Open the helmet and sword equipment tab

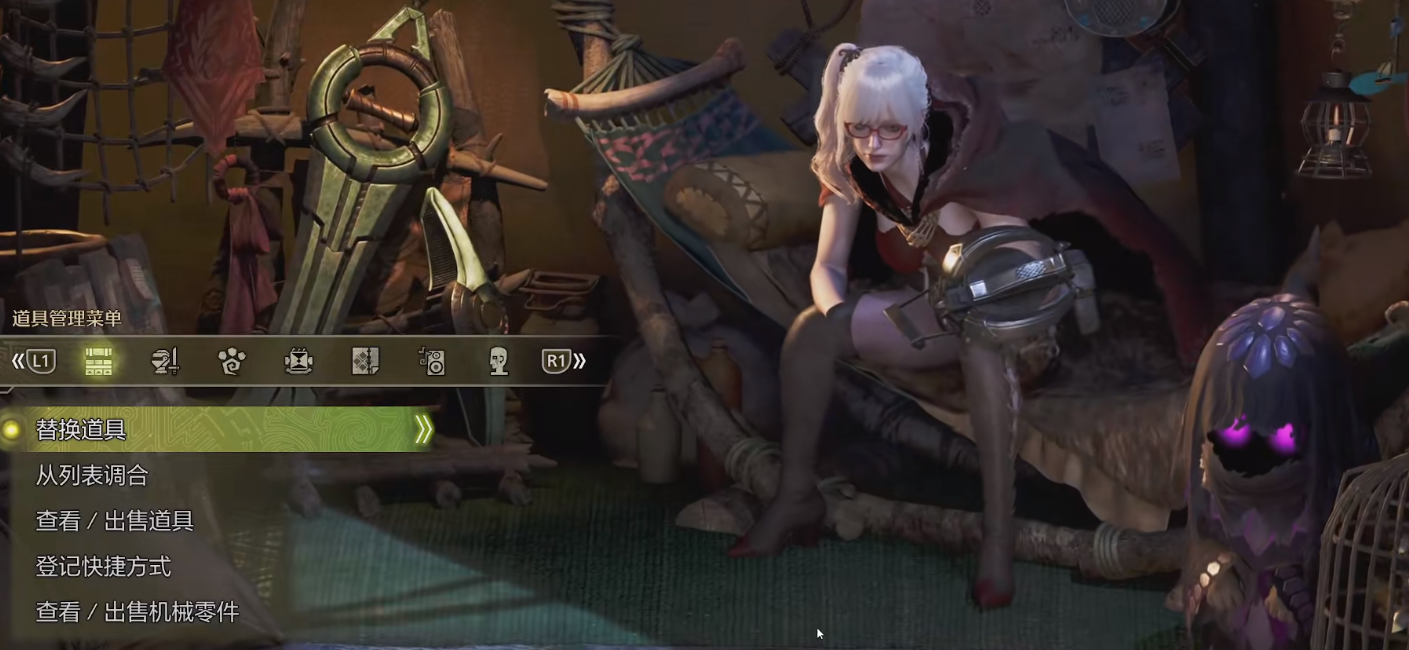point(165,361)
